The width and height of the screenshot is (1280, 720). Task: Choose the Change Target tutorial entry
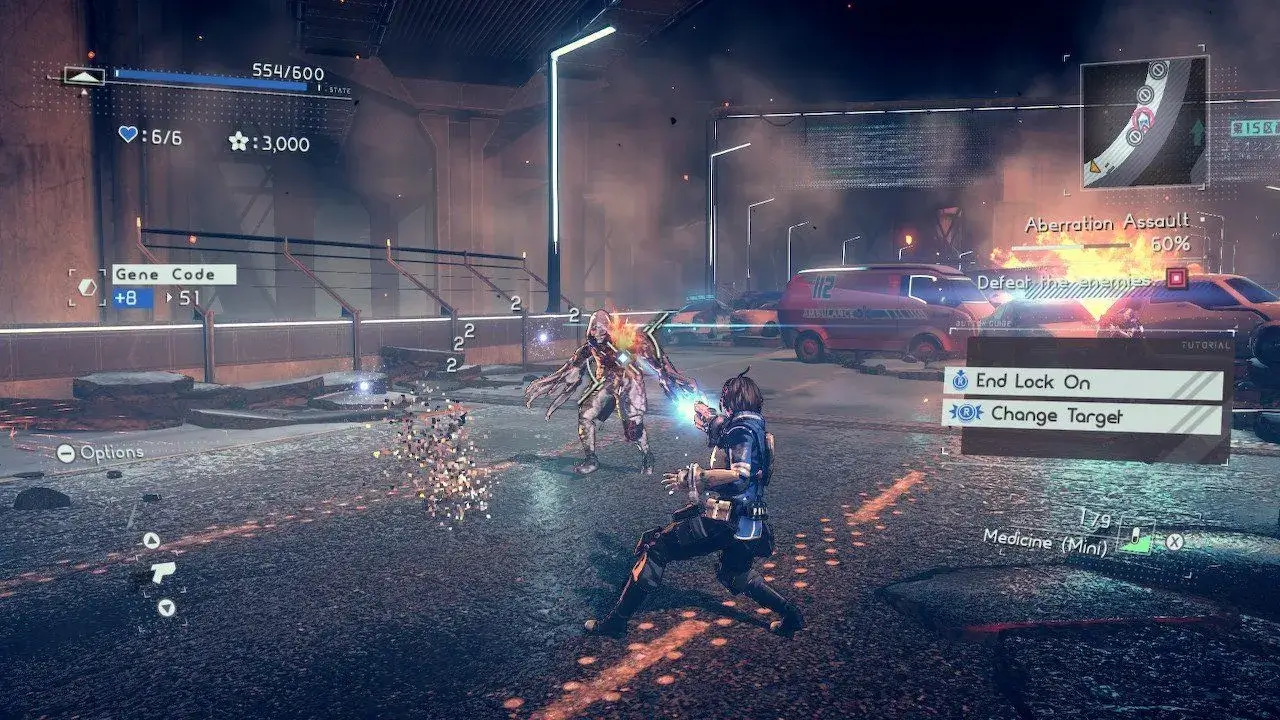click(x=1083, y=416)
